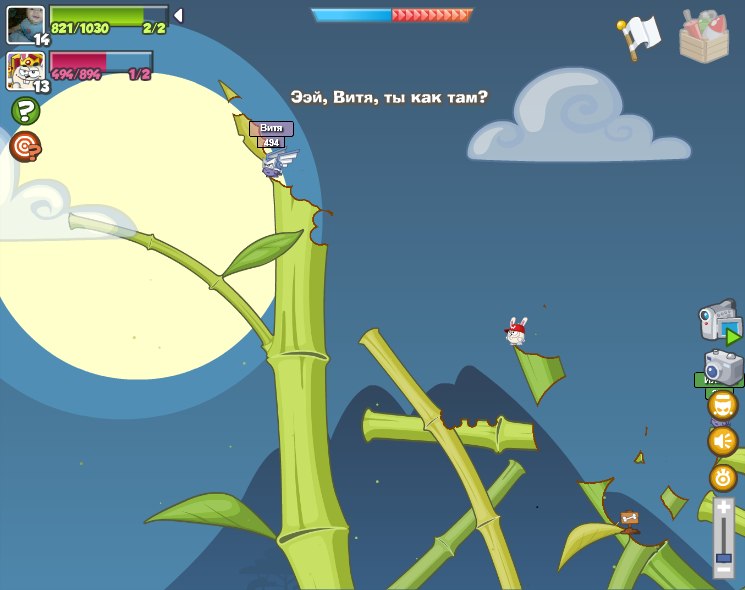The image size is (745, 590).
Task: Take a screenshot with the photo camera
Action: 722,366
